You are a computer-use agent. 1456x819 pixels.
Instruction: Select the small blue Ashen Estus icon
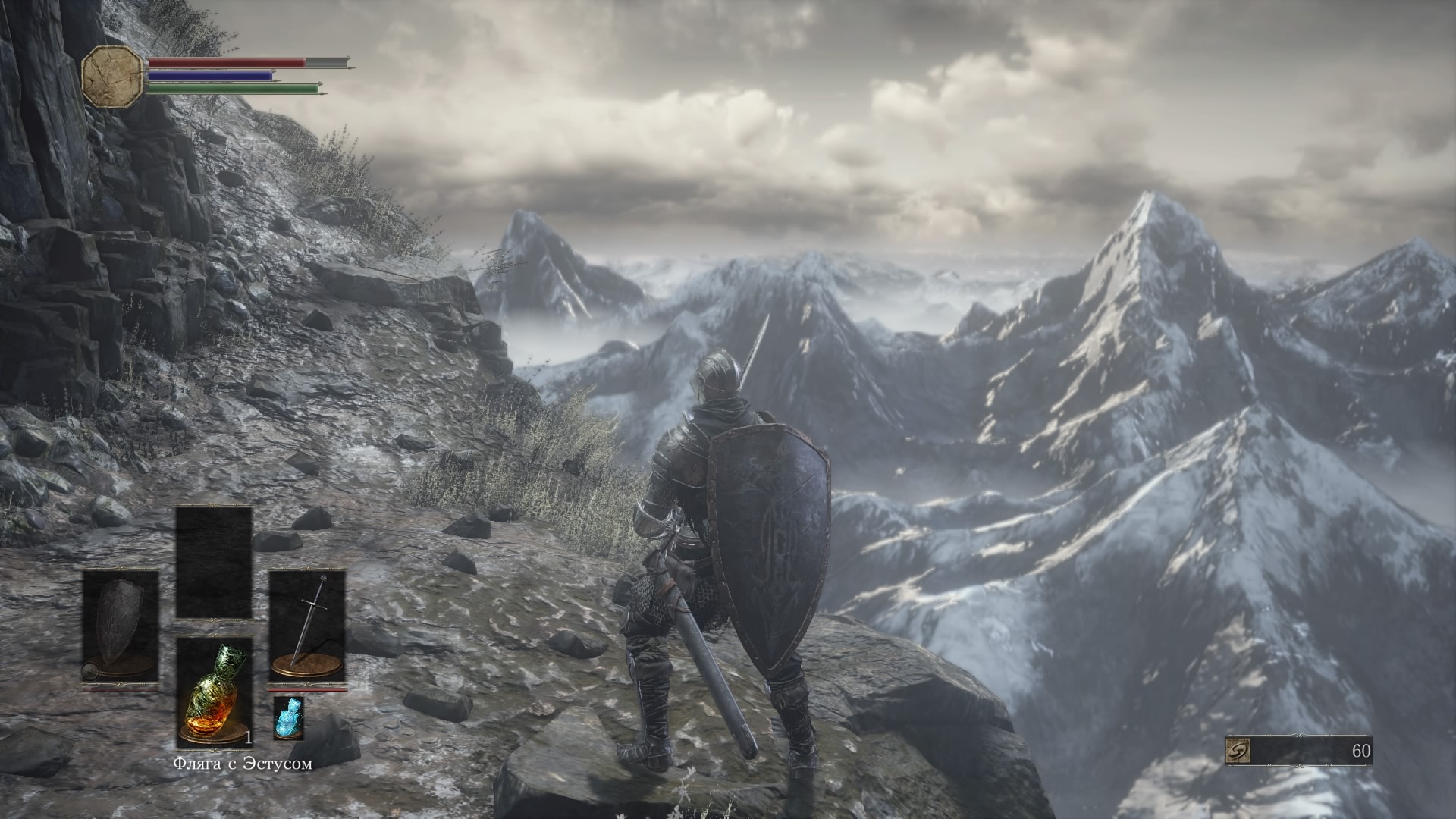(288, 717)
